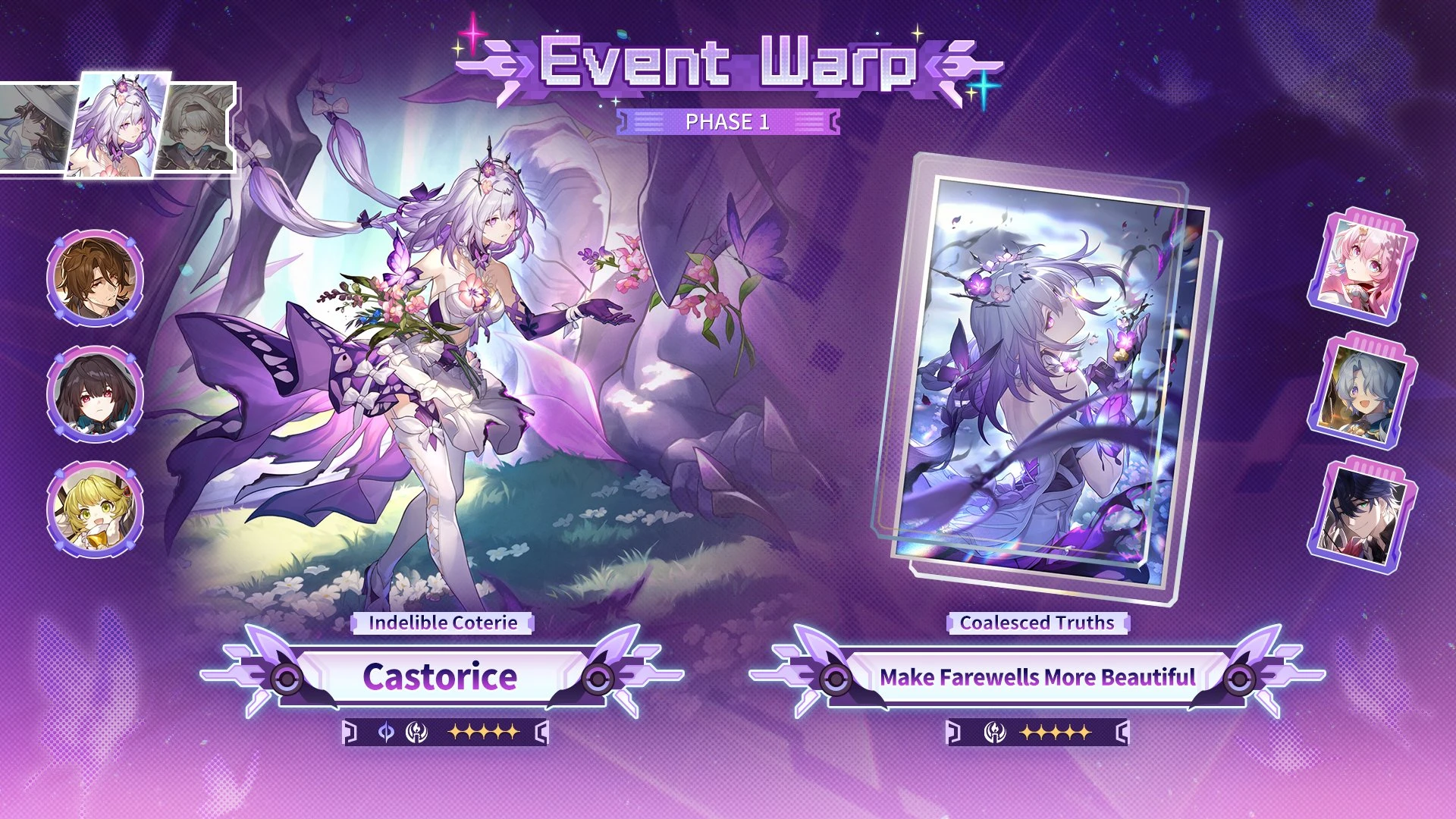Click the Phase 1 badge below Event Warp
Image resolution: width=1456 pixels, height=819 pixels.
[x=726, y=121]
